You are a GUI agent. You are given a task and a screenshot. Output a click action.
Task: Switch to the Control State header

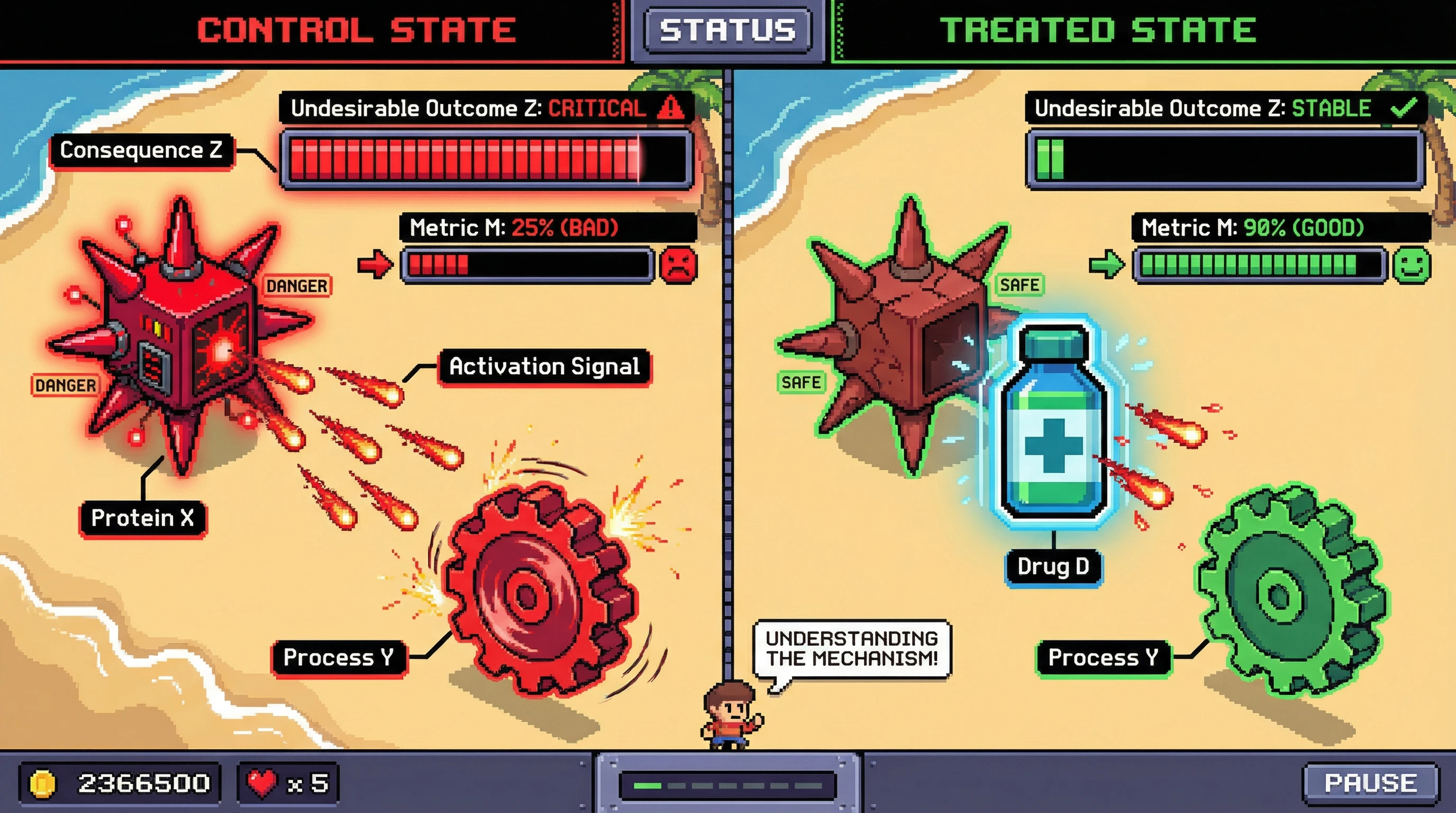356,31
